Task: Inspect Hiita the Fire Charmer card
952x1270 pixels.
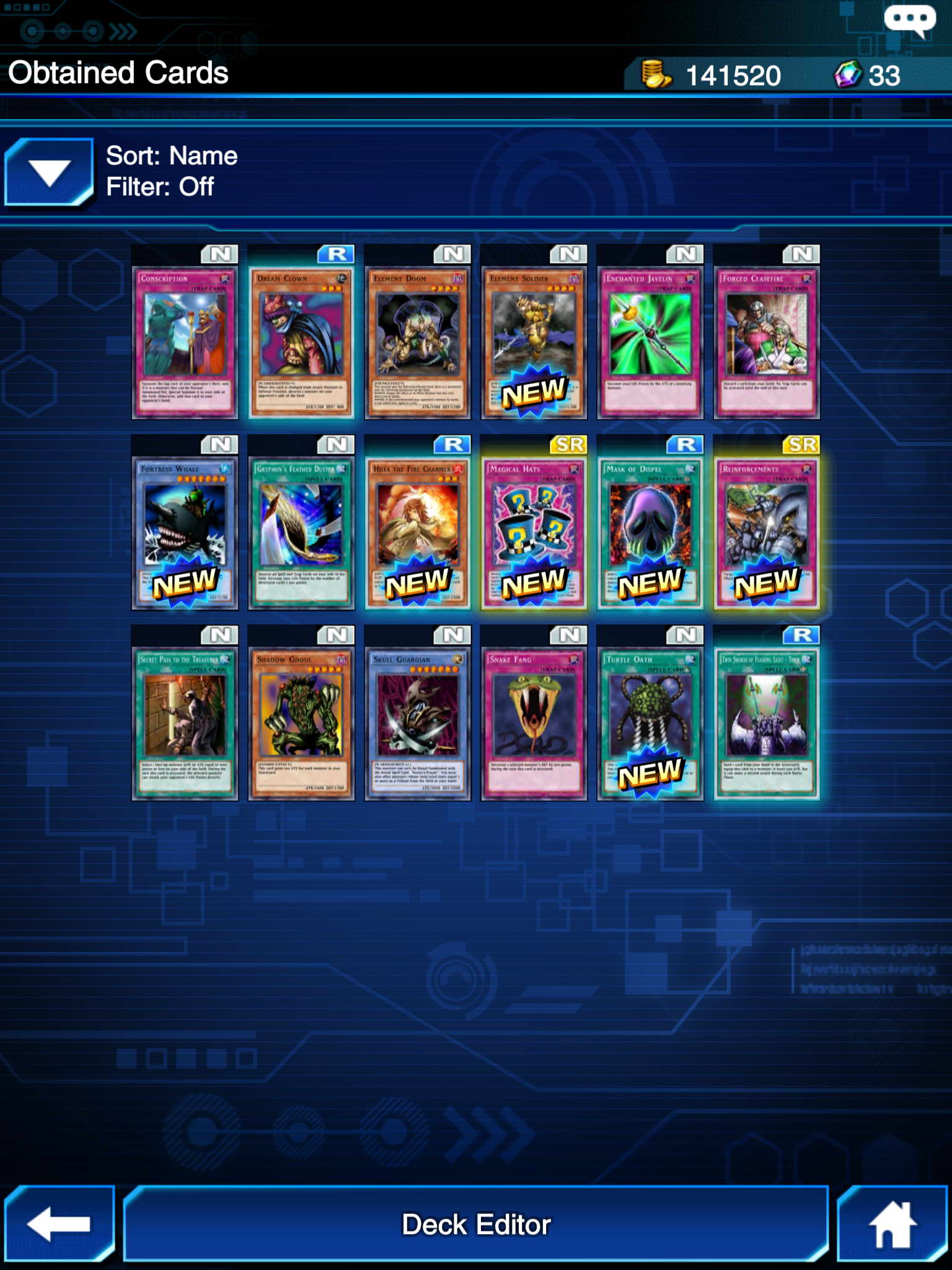Action: [x=418, y=533]
